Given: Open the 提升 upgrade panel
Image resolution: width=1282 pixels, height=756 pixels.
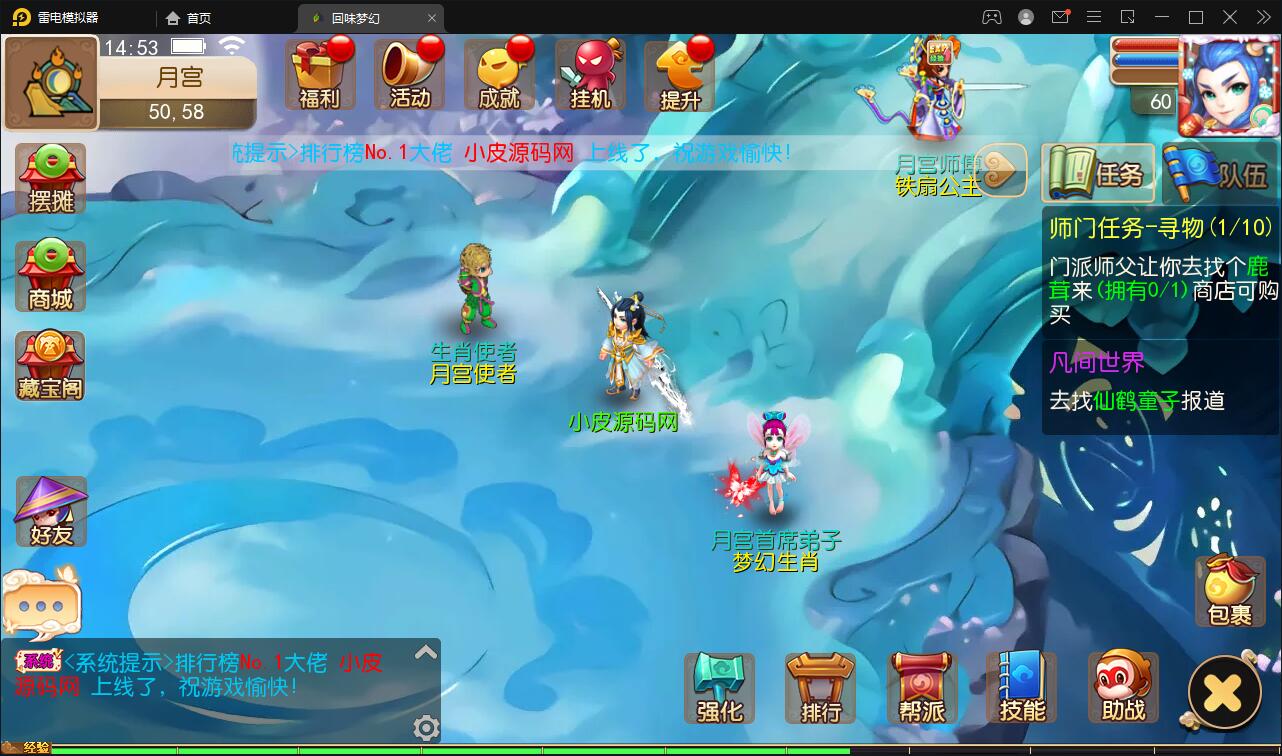Looking at the screenshot, I should point(680,75).
